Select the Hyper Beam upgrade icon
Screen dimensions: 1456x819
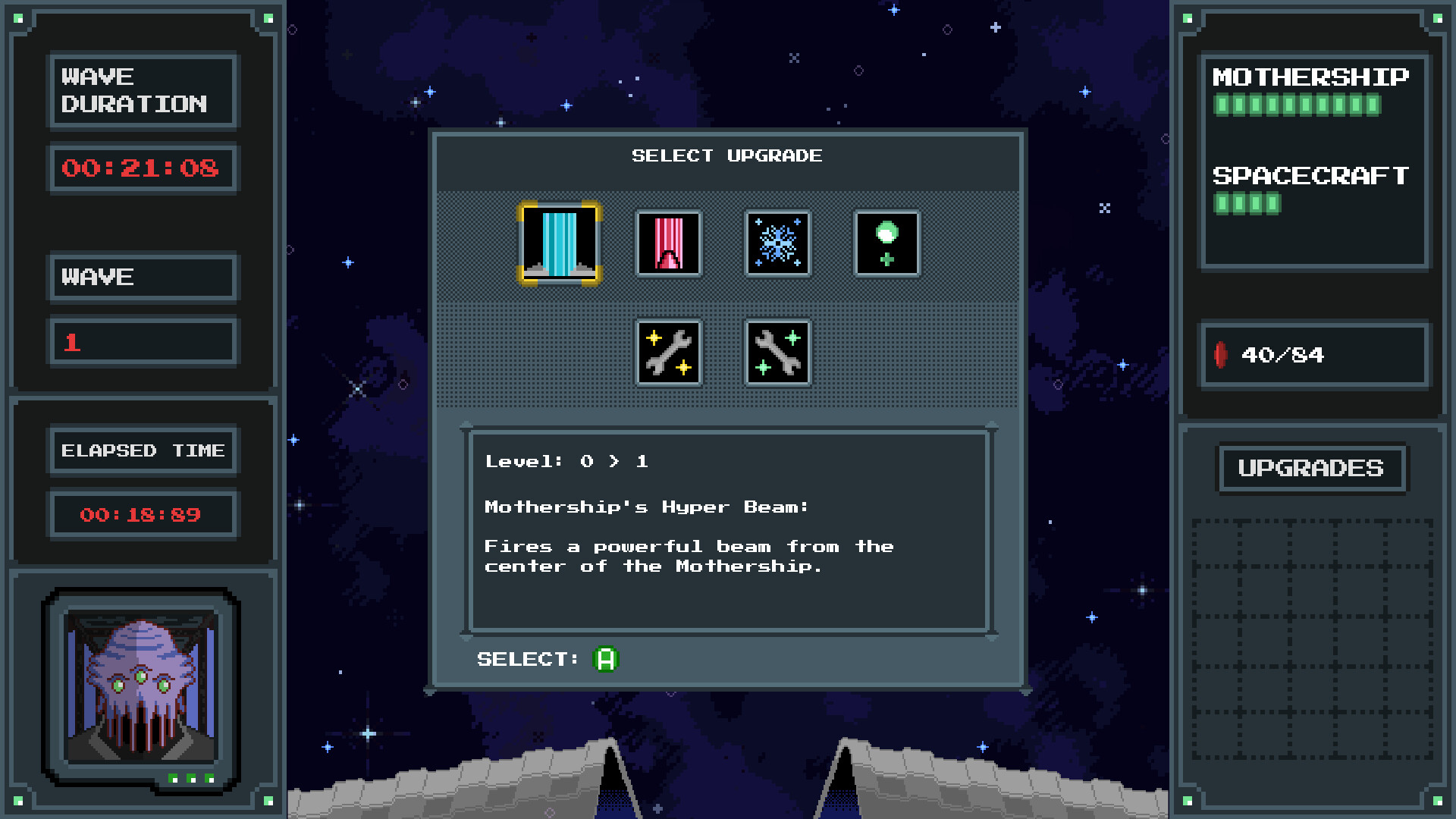[559, 244]
